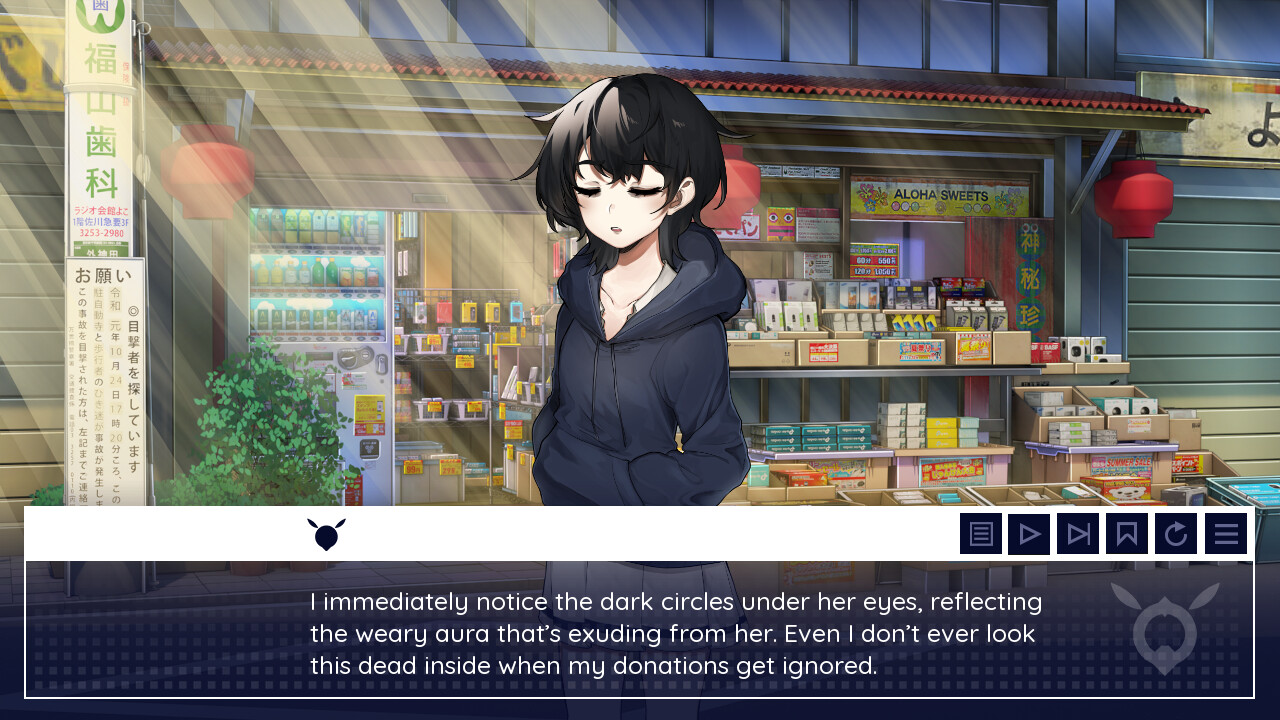Toggle the bookmark for this scene
Image resolution: width=1280 pixels, height=720 pixels.
pyautogui.click(x=1126, y=533)
